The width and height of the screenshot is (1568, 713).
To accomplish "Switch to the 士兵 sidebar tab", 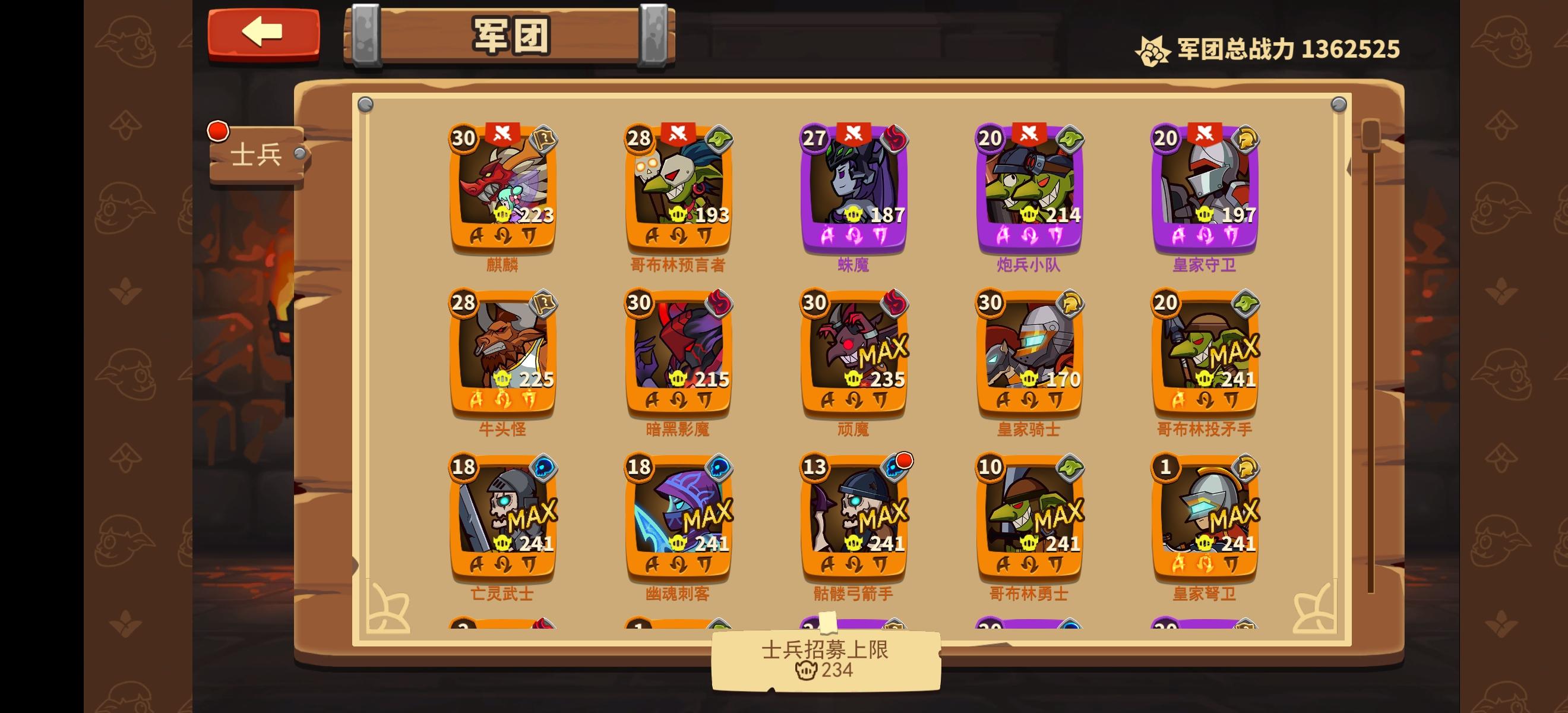I will [x=255, y=153].
